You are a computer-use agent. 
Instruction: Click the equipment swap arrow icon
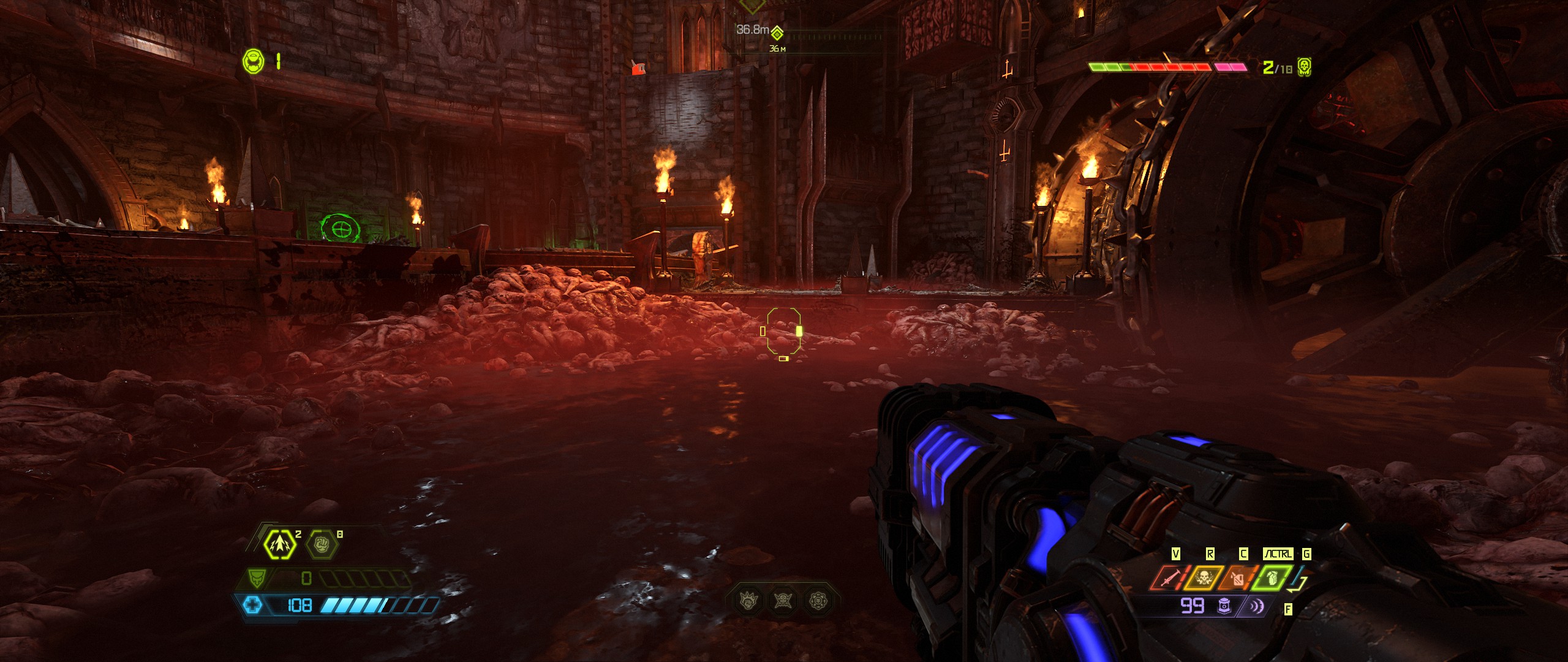(x=1299, y=585)
